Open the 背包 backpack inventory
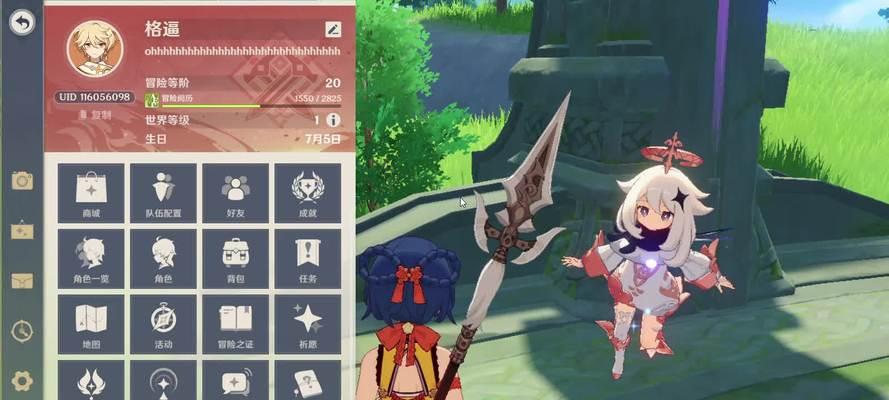Viewport: 889px width, 400px height. coord(235,259)
